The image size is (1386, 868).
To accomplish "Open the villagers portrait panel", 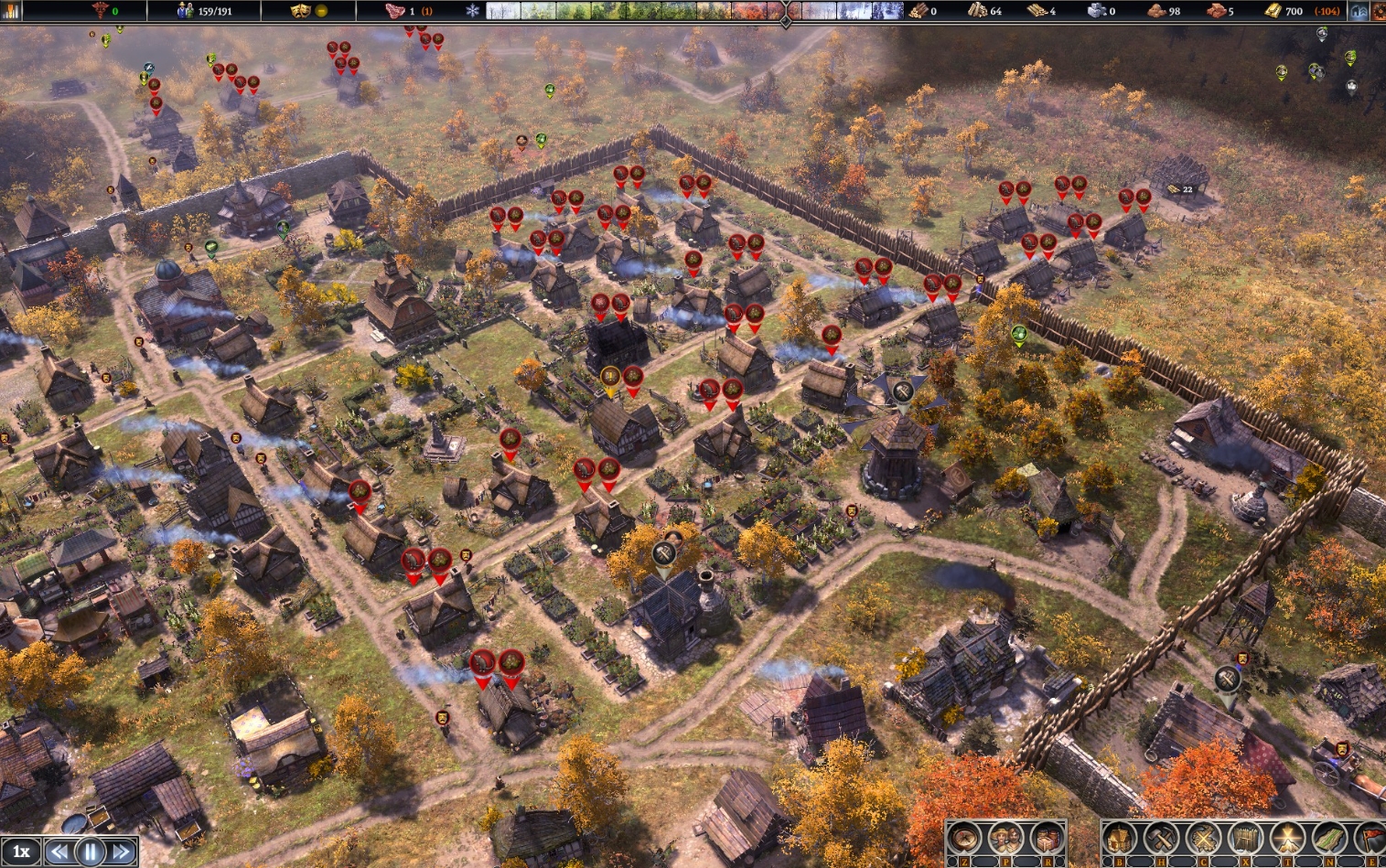I will [1005, 838].
